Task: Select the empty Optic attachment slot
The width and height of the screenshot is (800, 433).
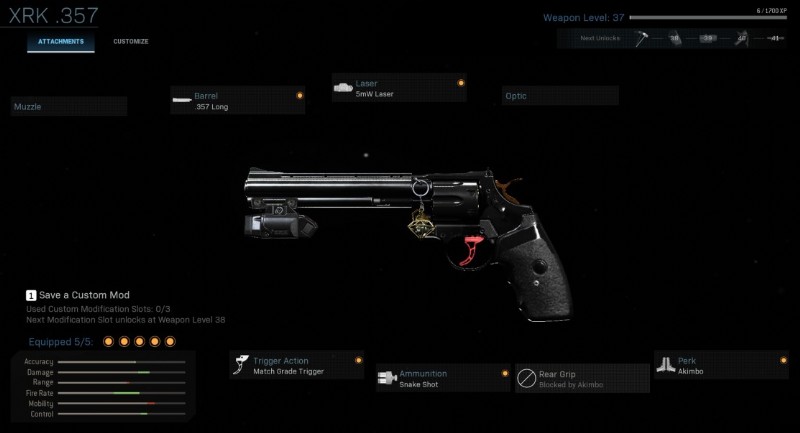Action: pos(560,96)
